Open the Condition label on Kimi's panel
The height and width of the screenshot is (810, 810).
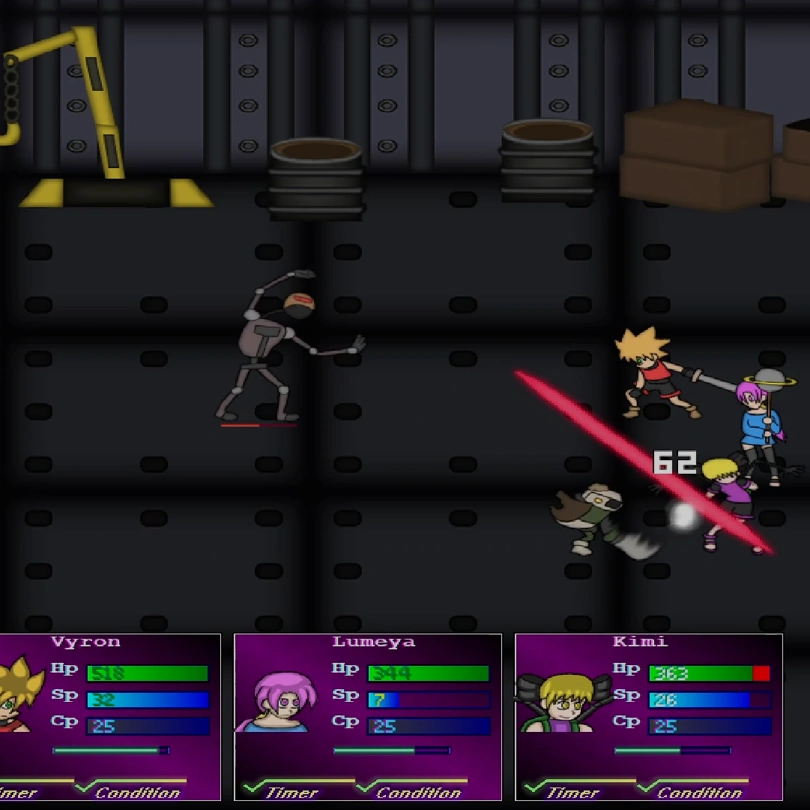click(x=699, y=792)
